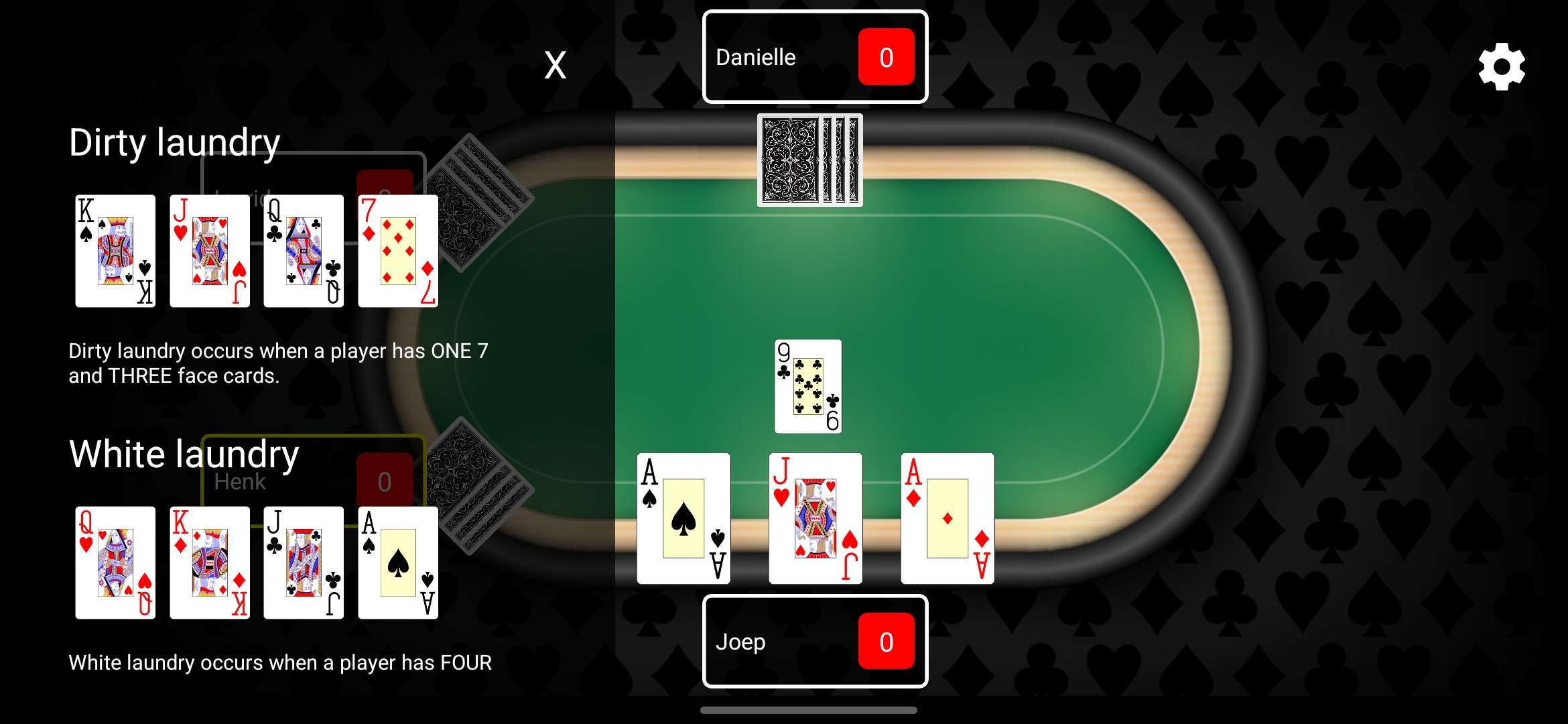Select the Ace of Spades in White laundry
Viewport: 1568px width, 724px height.
pos(397,563)
